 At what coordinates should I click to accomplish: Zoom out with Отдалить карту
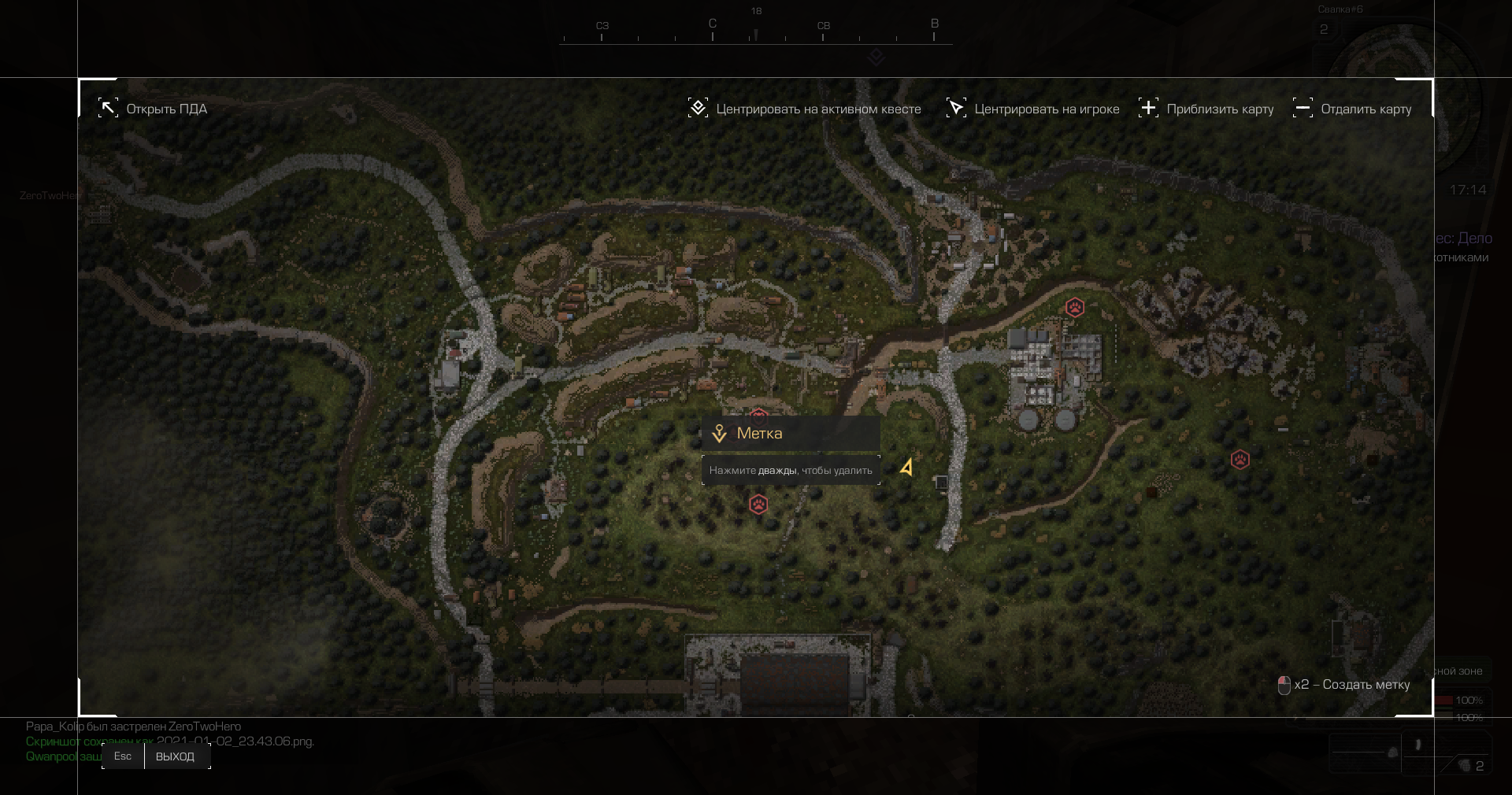click(1352, 109)
